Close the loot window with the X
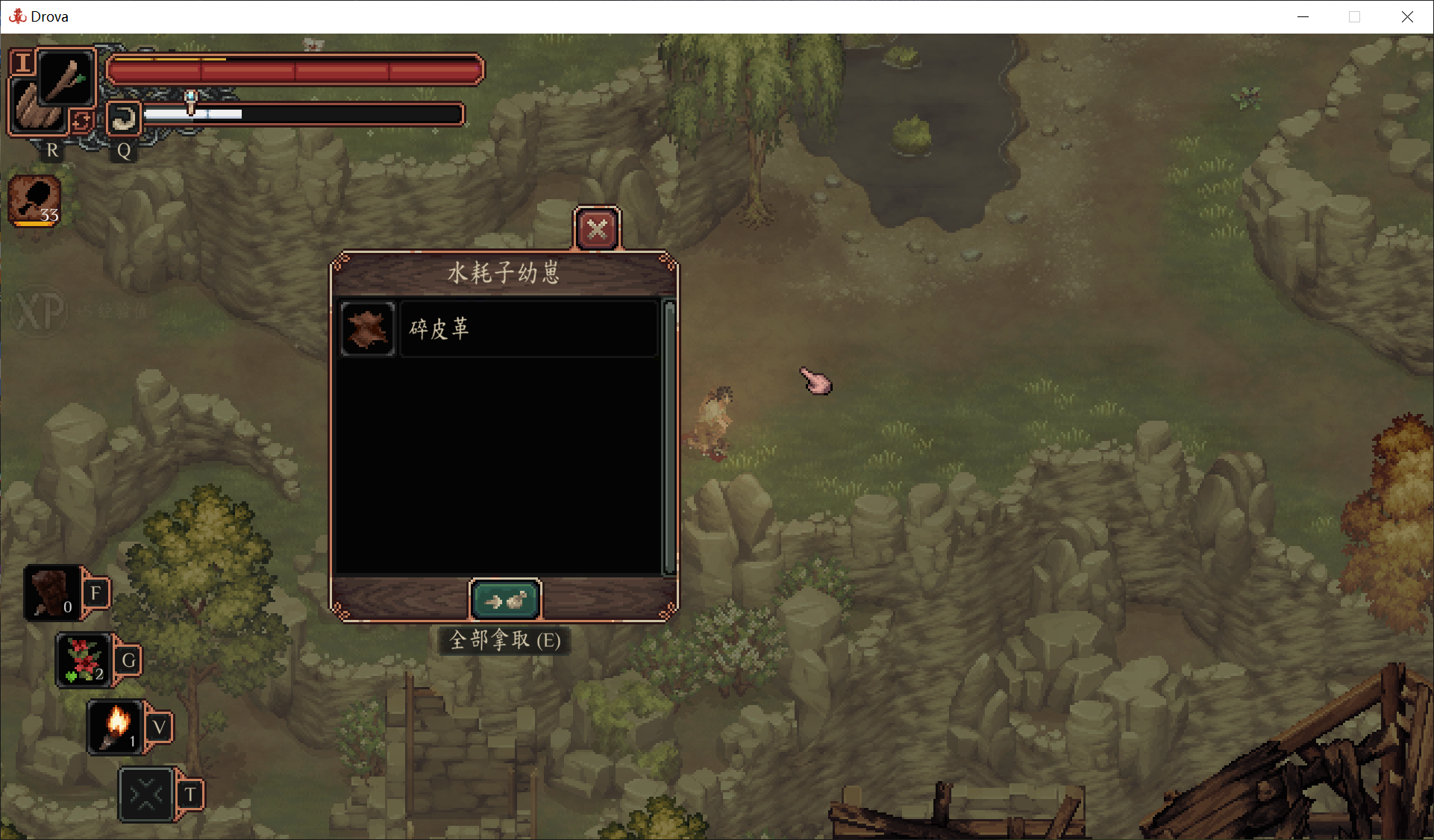 597,228
